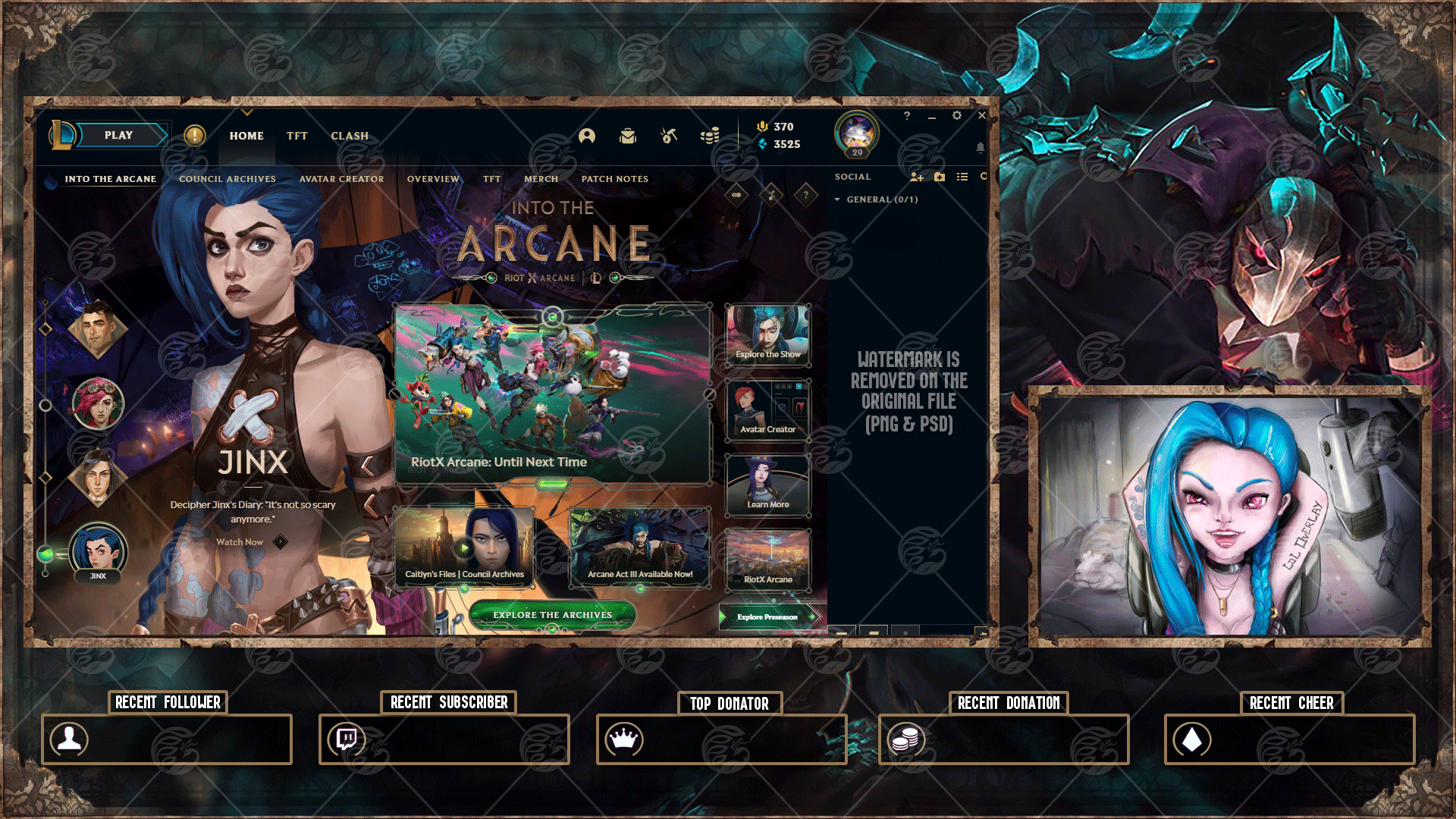The image size is (1456, 819).
Task: Open the alert dropdown beside the PLAY button
Action: coord(195,135)
